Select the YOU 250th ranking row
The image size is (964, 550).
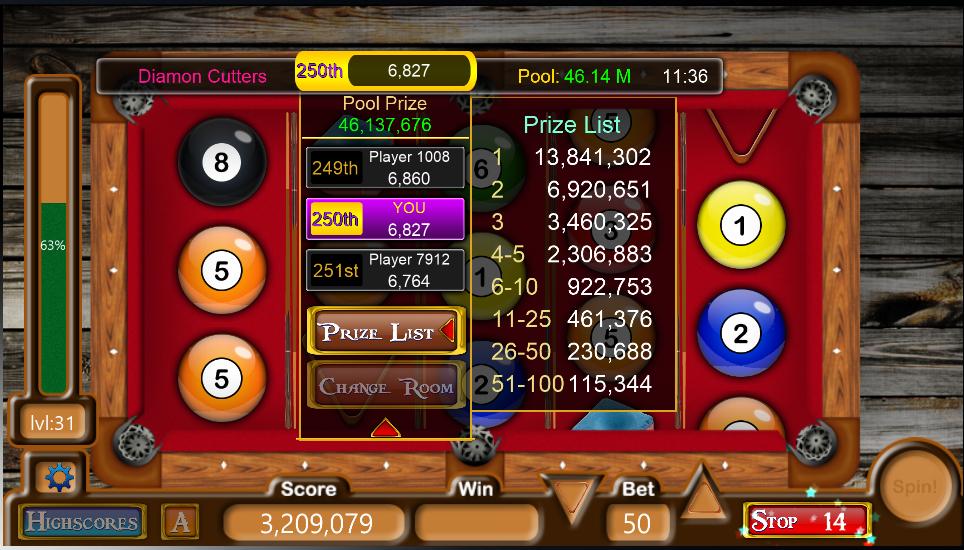[x=385, y=219]
